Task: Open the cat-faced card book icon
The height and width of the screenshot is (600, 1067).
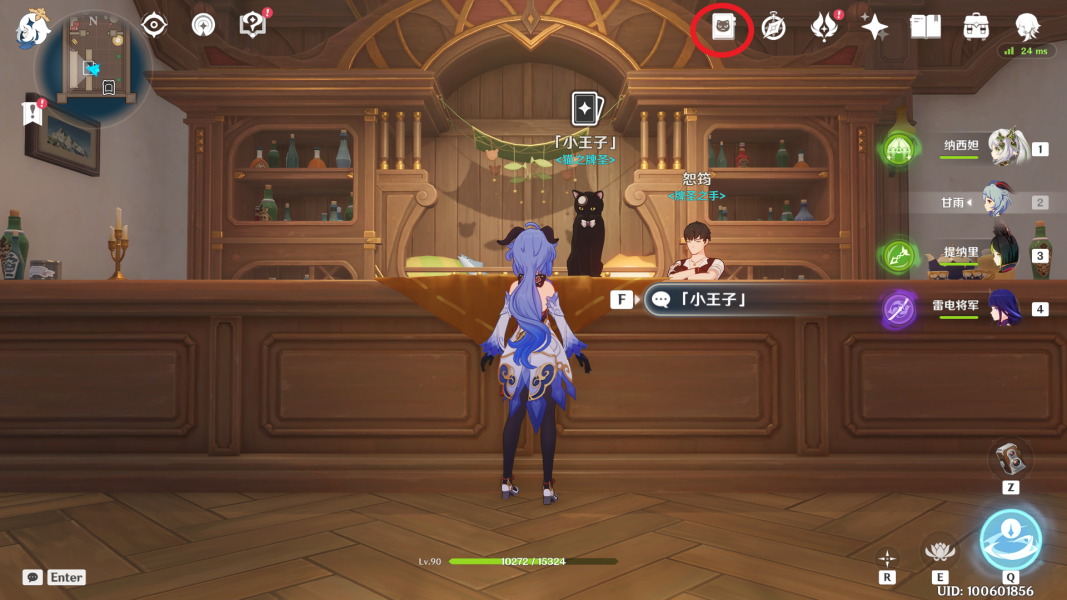Action: (723, 27)
